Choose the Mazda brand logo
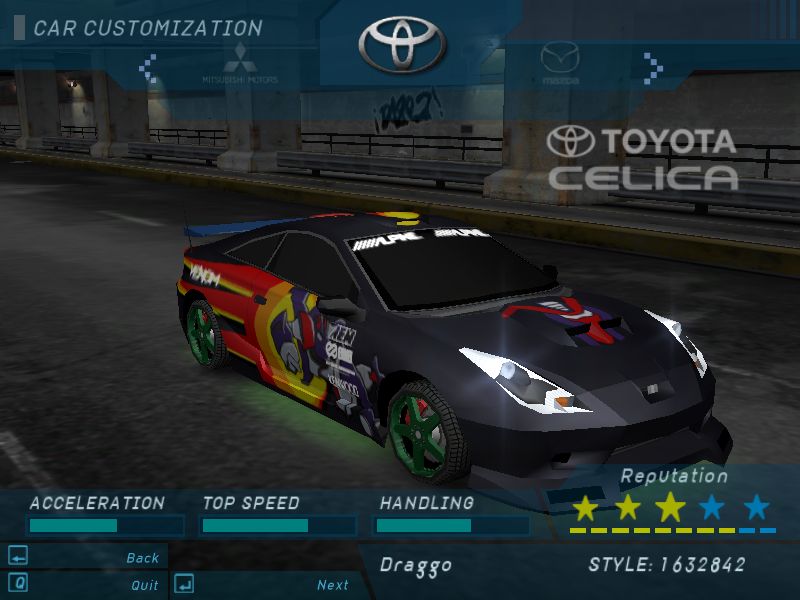The height and width of the screenshot is (600, 800). tap(560, 62)
